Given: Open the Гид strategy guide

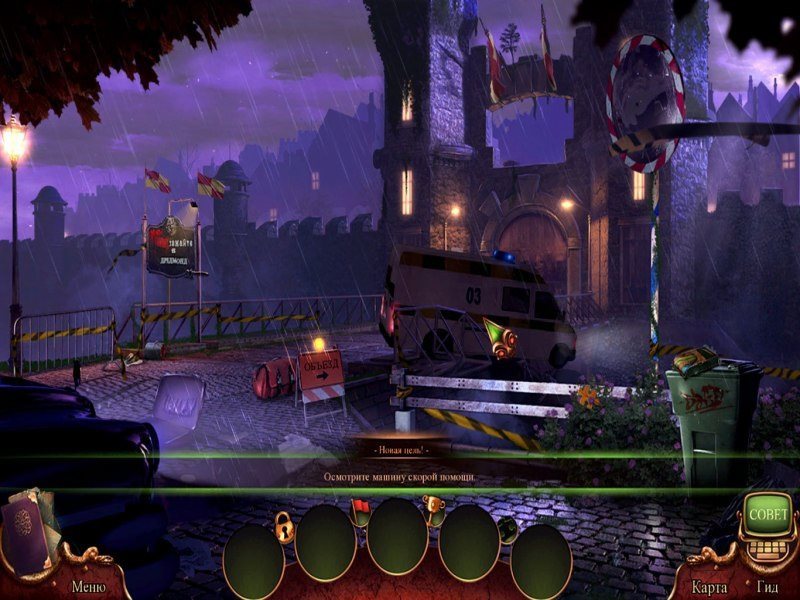Looking at the screenshot, I should pyautogui.click(x=768, y=587).
